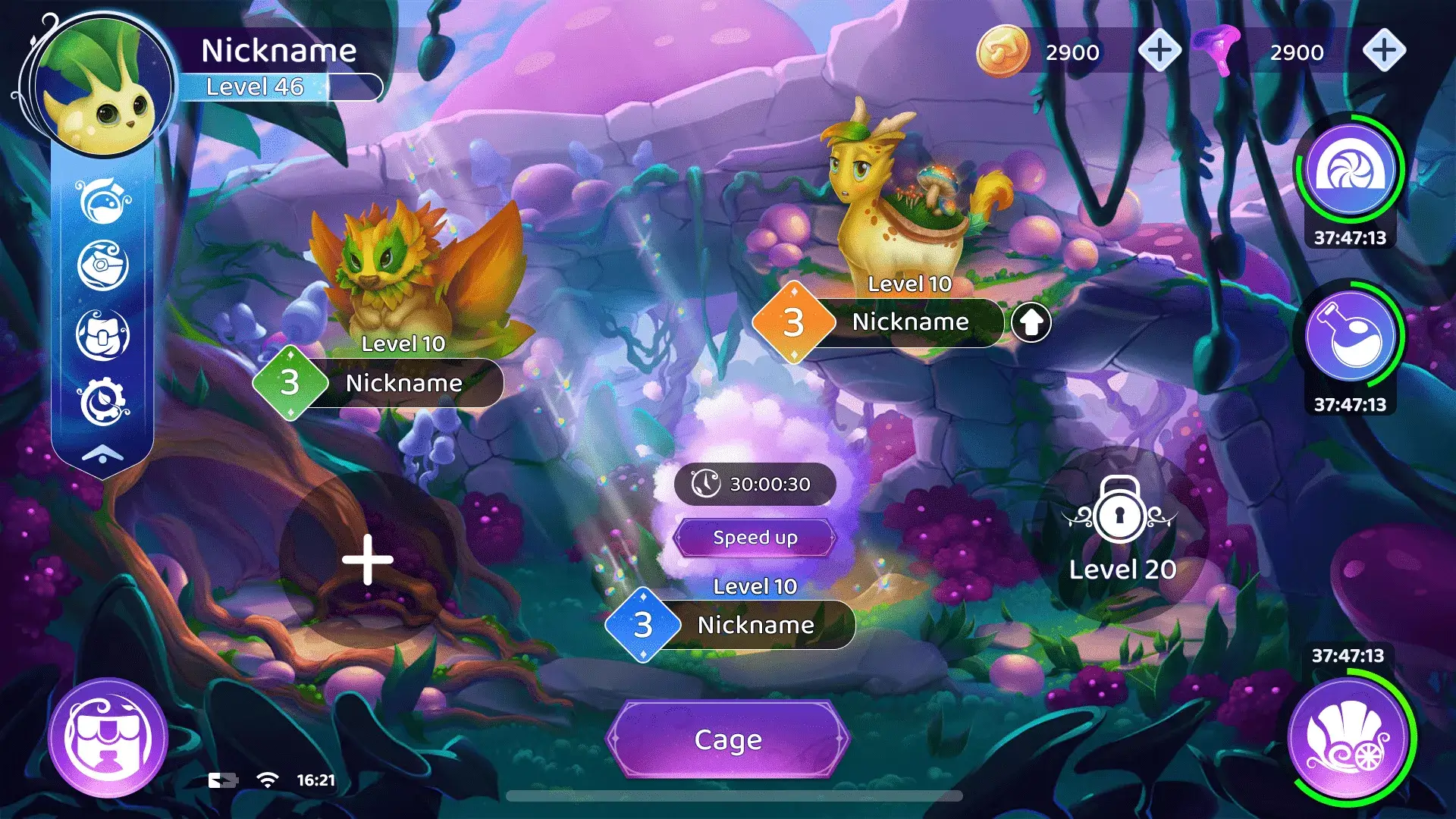Tap the upgrade arrow beside the orange Nickname

point(1031,322)
